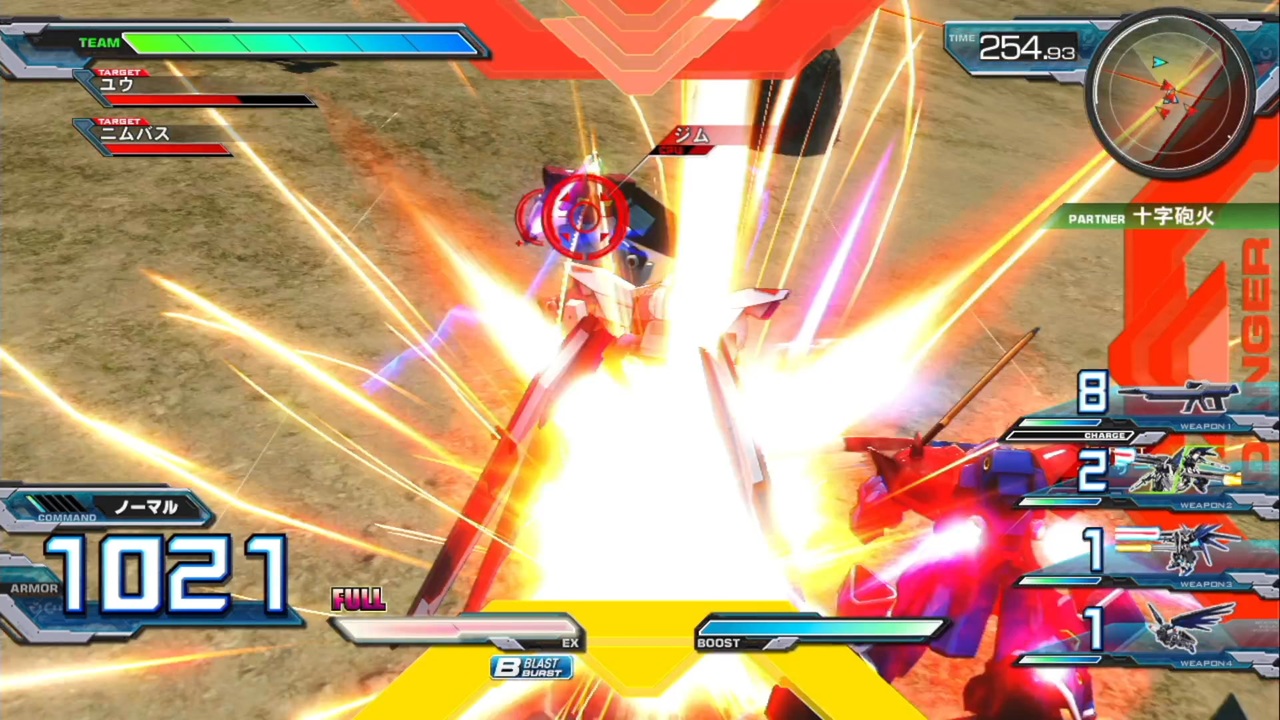
Task: Click the COMMAND panel icon
Action: [65, 512]
